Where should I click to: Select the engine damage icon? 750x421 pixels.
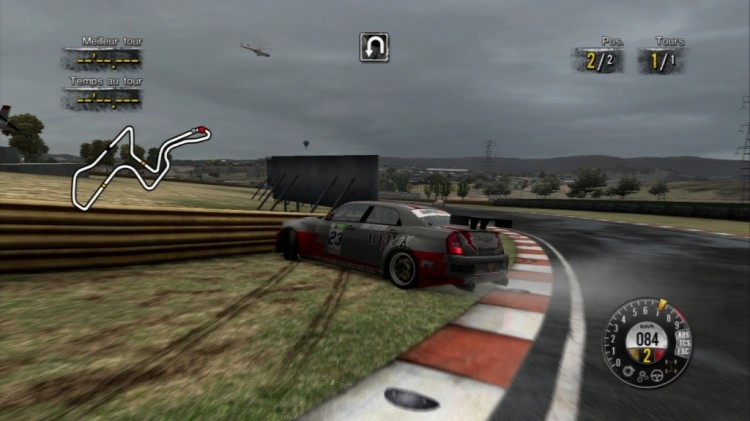click(628, 370)
